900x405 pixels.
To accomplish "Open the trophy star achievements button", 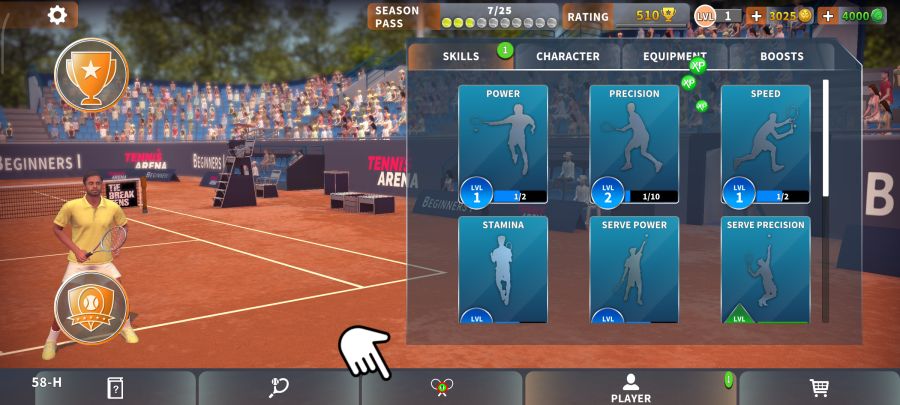I will [x=90, y=73].
